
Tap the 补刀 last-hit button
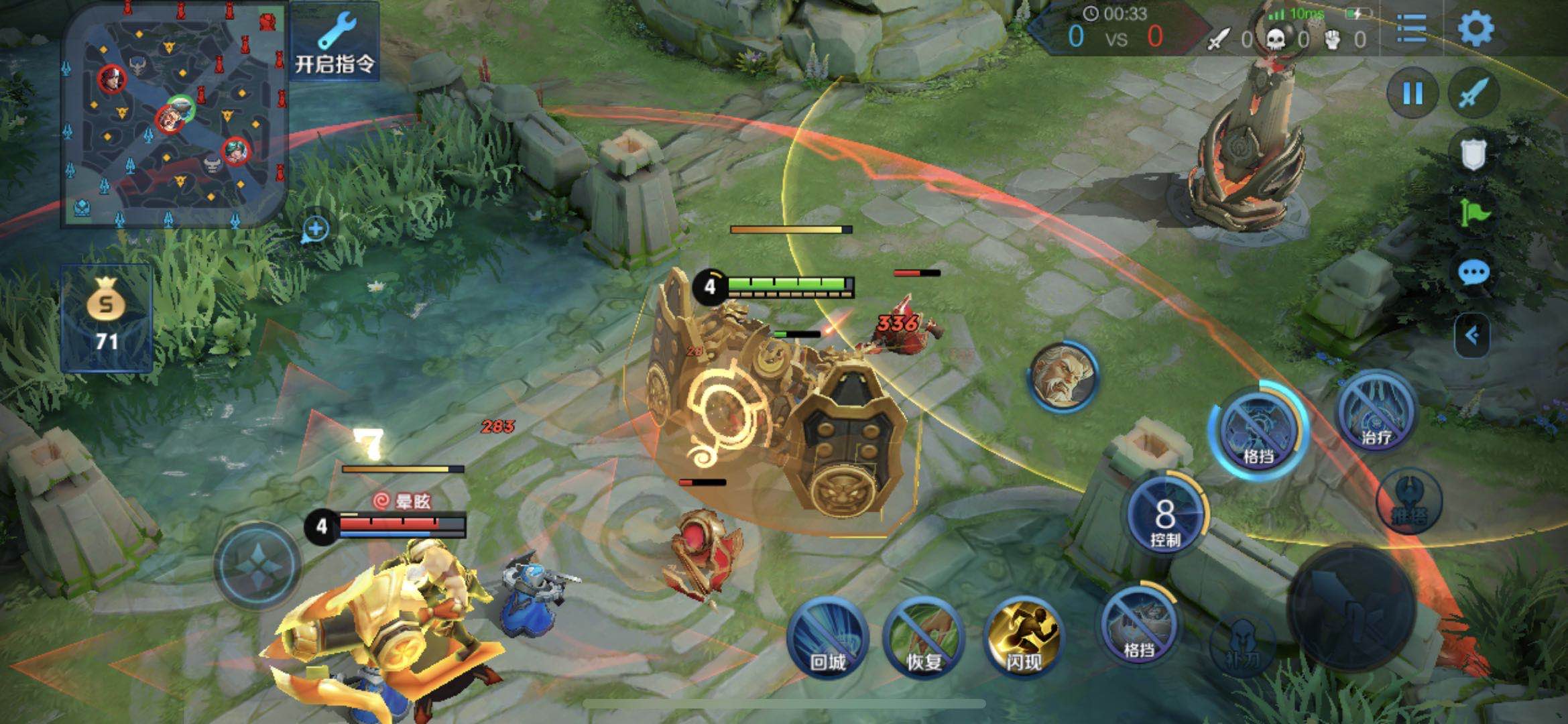pyautogui.click(x=1242, y=645)
